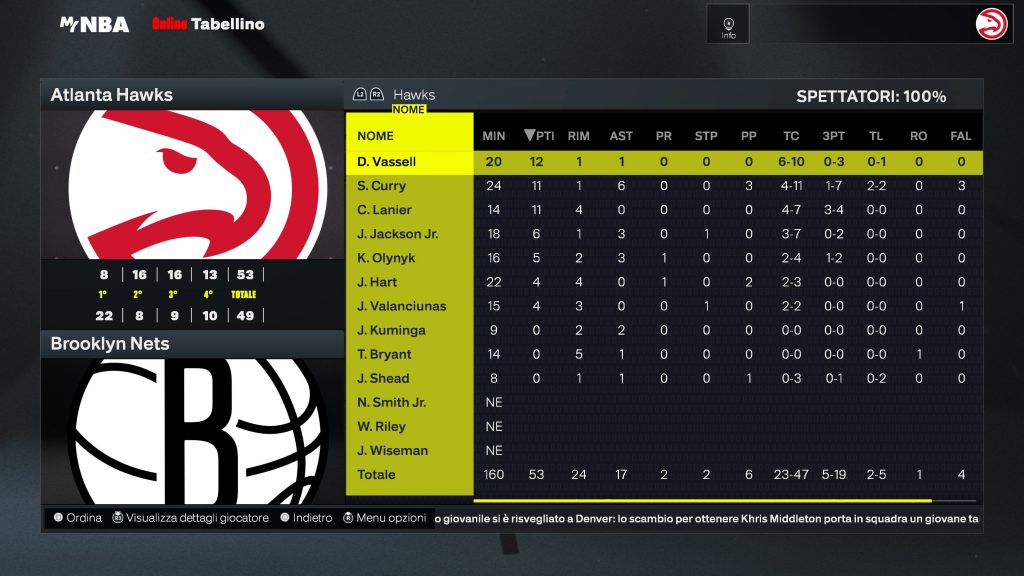Choose J. Shead from the roster
1024x576 pixels.
pos(383,378)
